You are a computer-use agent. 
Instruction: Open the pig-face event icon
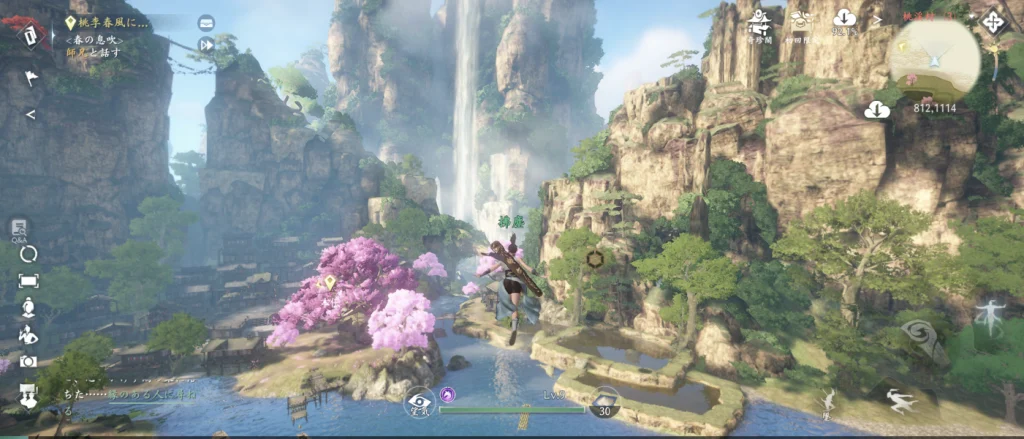tap(801, 19)
